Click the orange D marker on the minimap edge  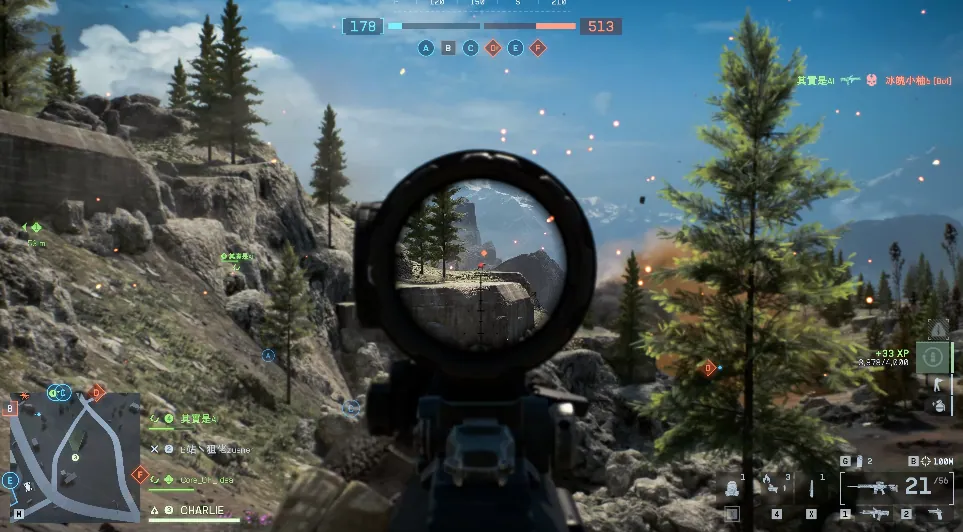point(97,393)
